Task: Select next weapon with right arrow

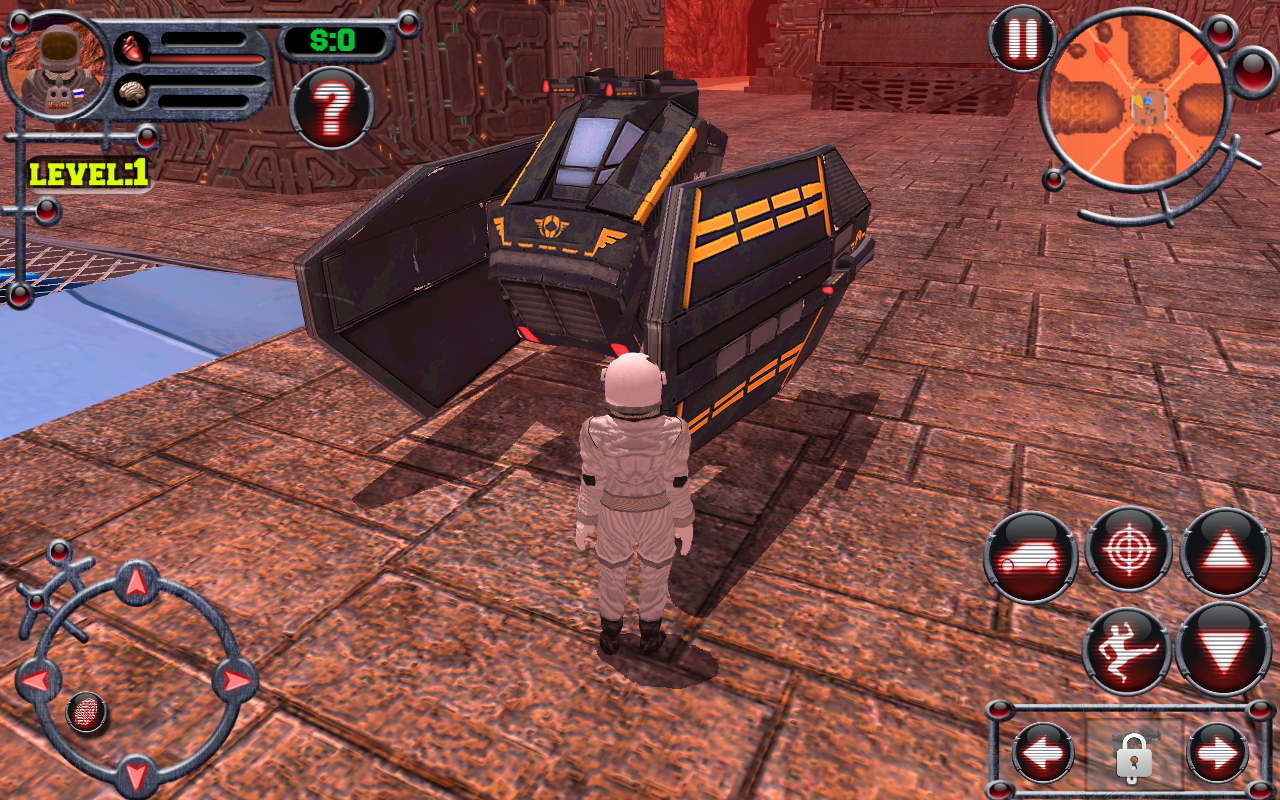Action: pos(1216,753)
